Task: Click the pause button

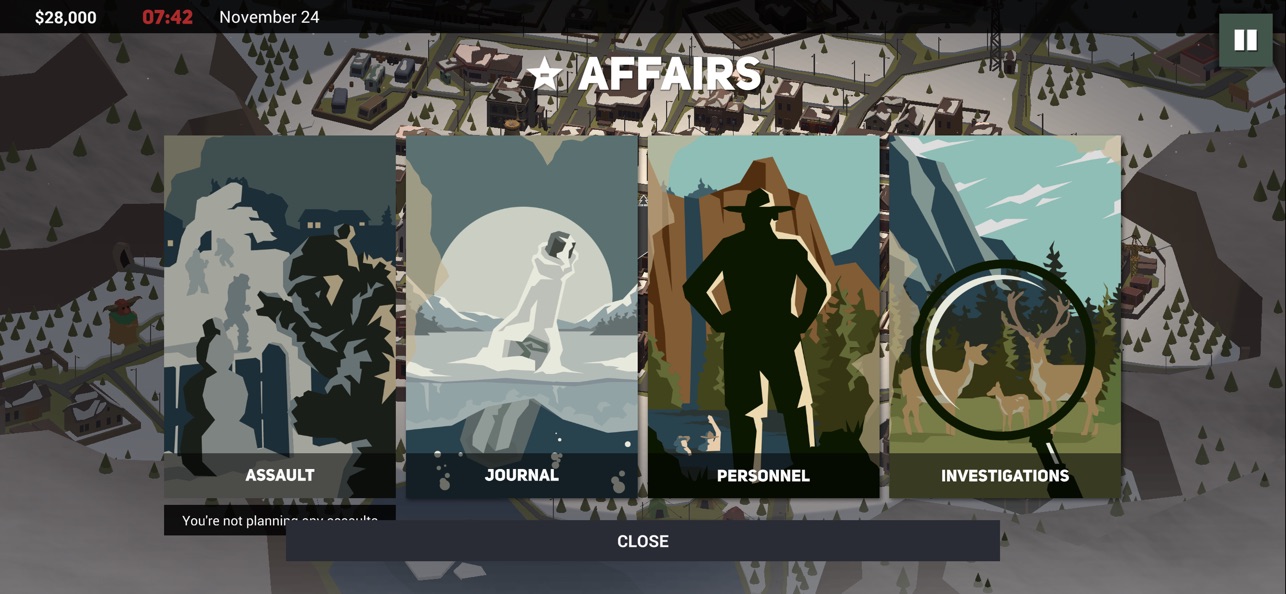Action: point(1245,40)
